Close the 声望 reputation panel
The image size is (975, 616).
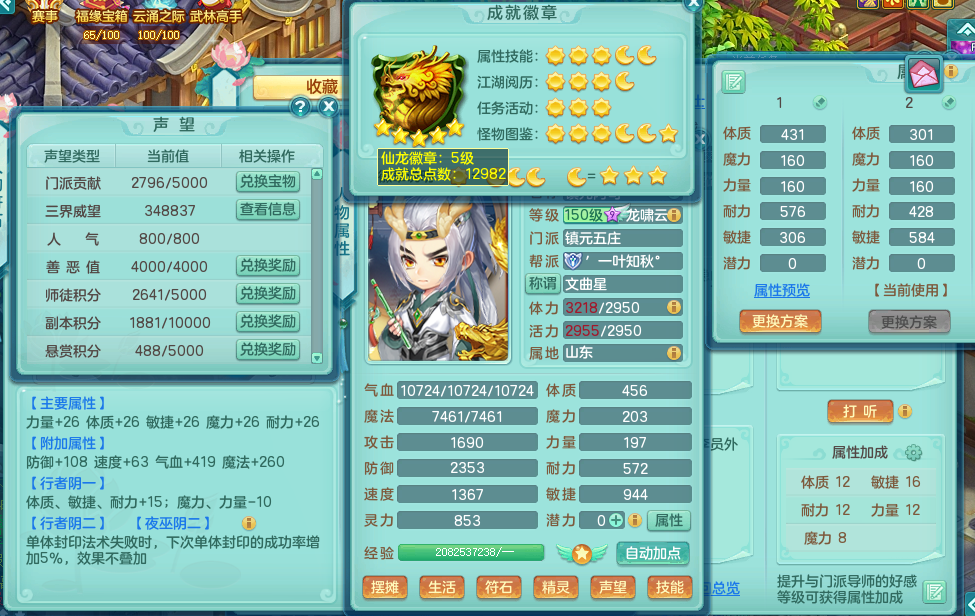pos(327,107)
